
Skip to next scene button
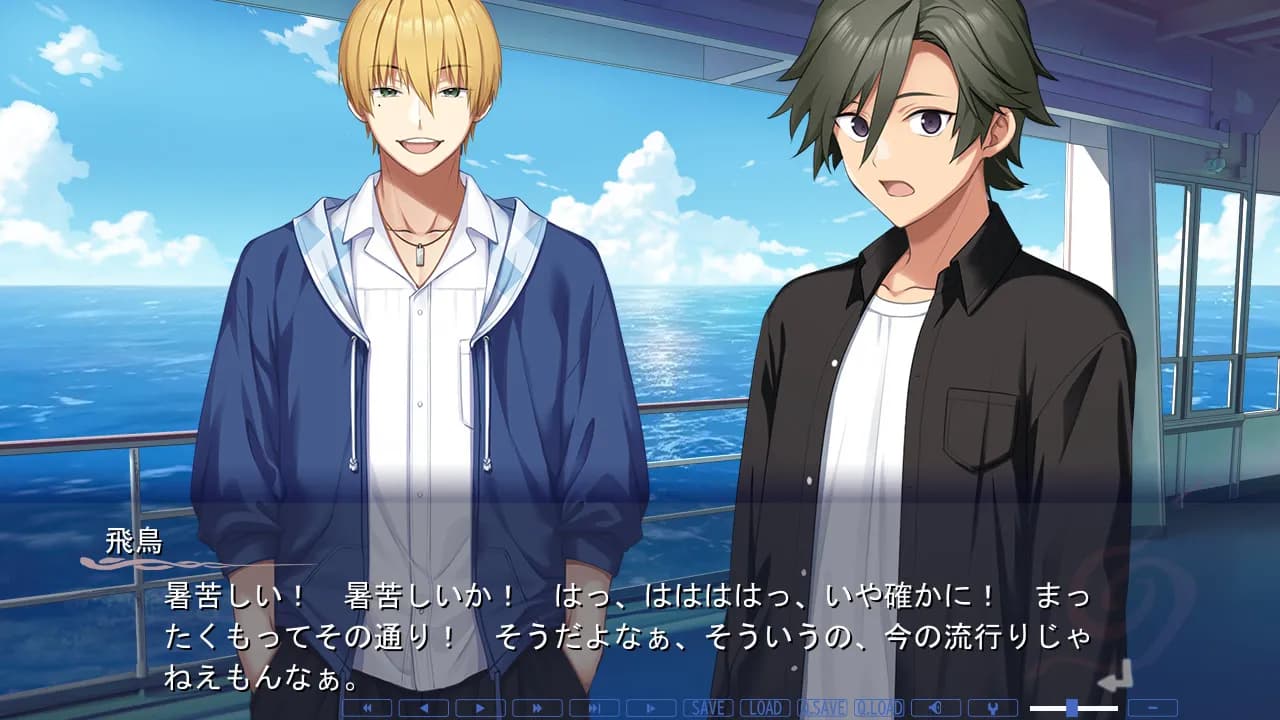coord(594,708)
